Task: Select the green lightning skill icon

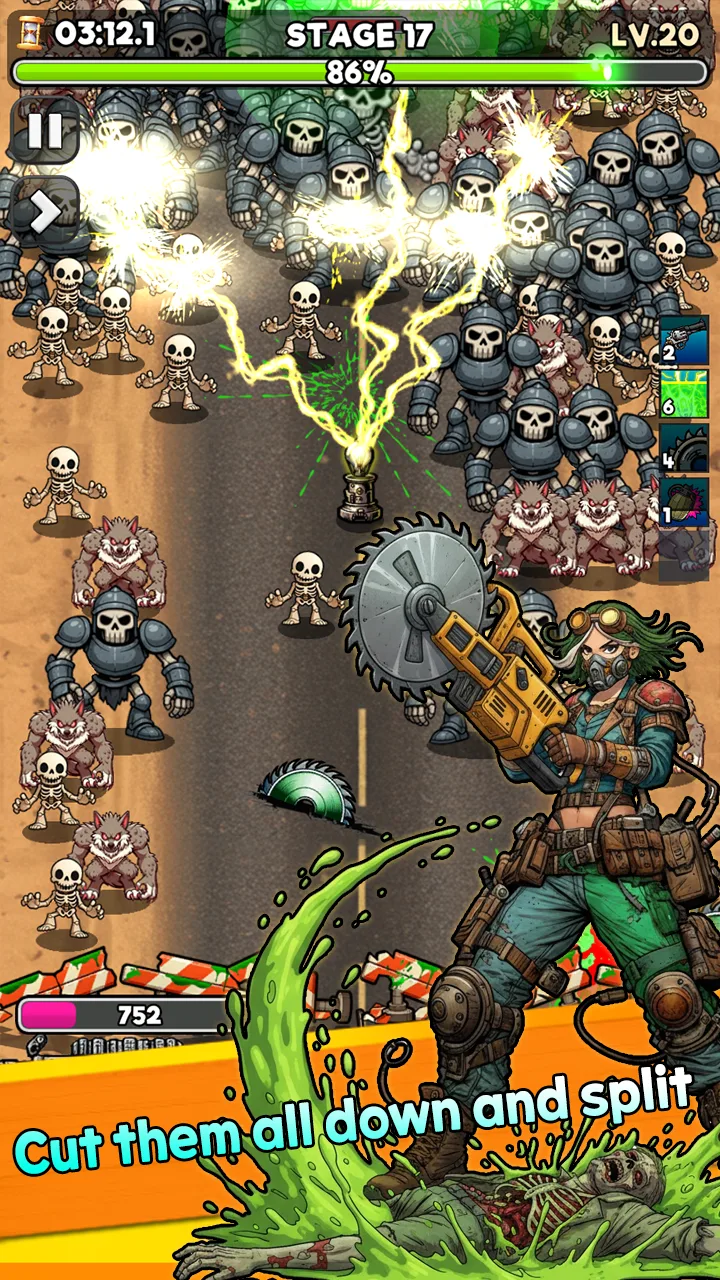Action: (684, 394)
